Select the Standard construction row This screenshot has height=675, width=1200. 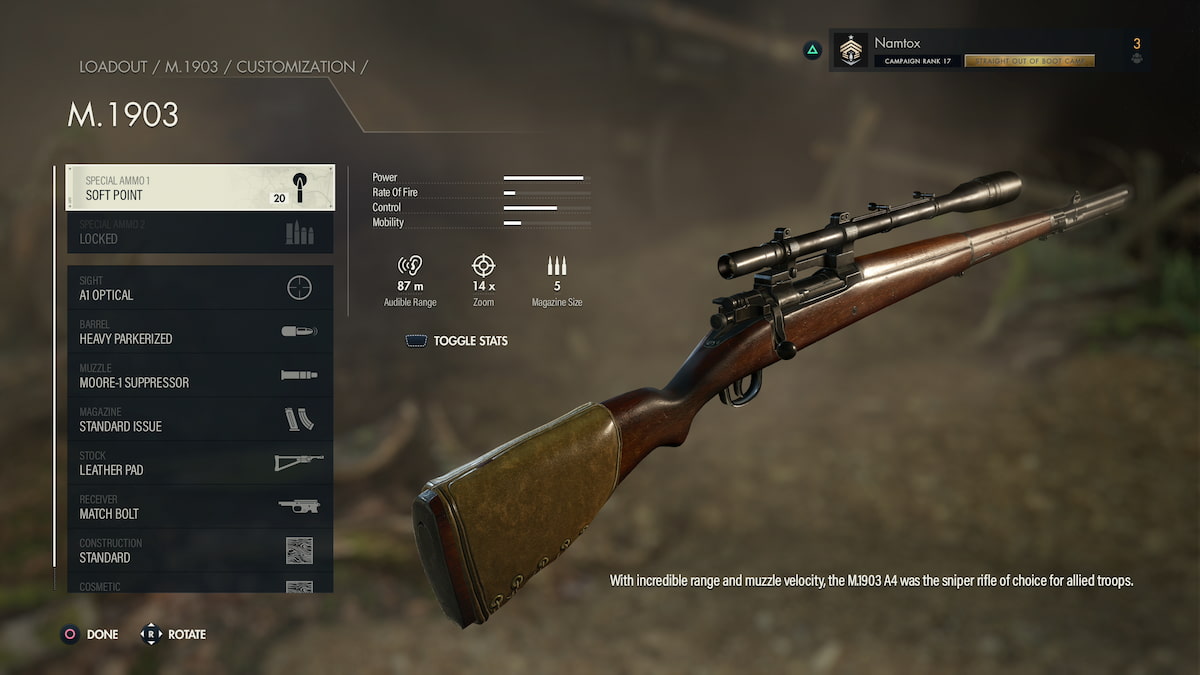tap(200, 551)
